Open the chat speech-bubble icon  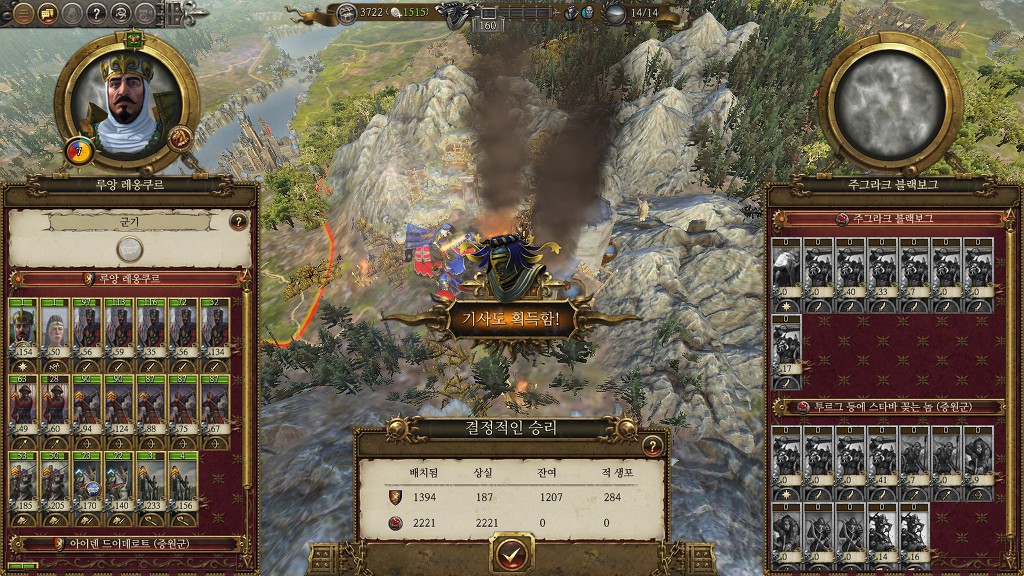pos(47,13)
